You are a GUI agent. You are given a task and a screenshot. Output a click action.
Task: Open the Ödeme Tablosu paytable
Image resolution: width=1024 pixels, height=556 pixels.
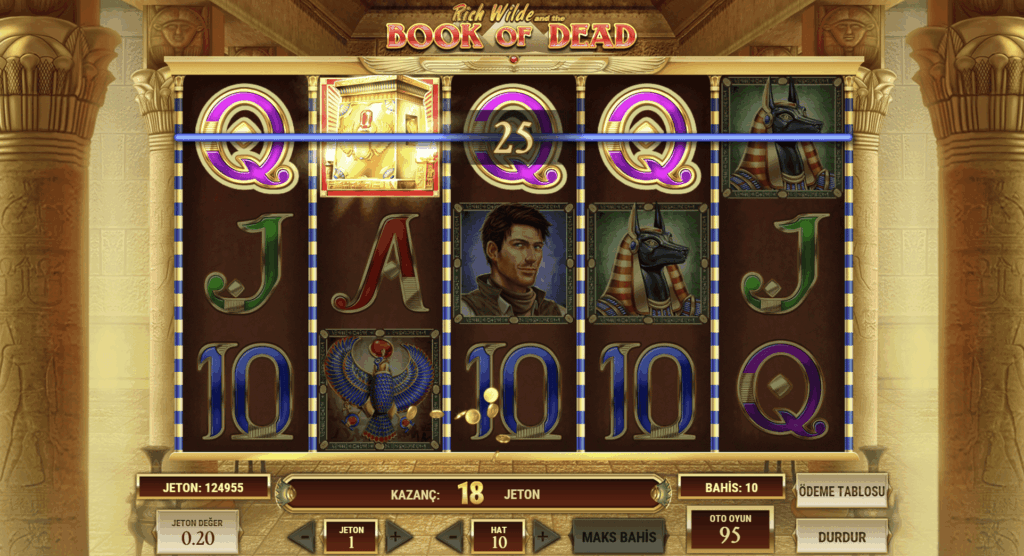pos(842,491)
